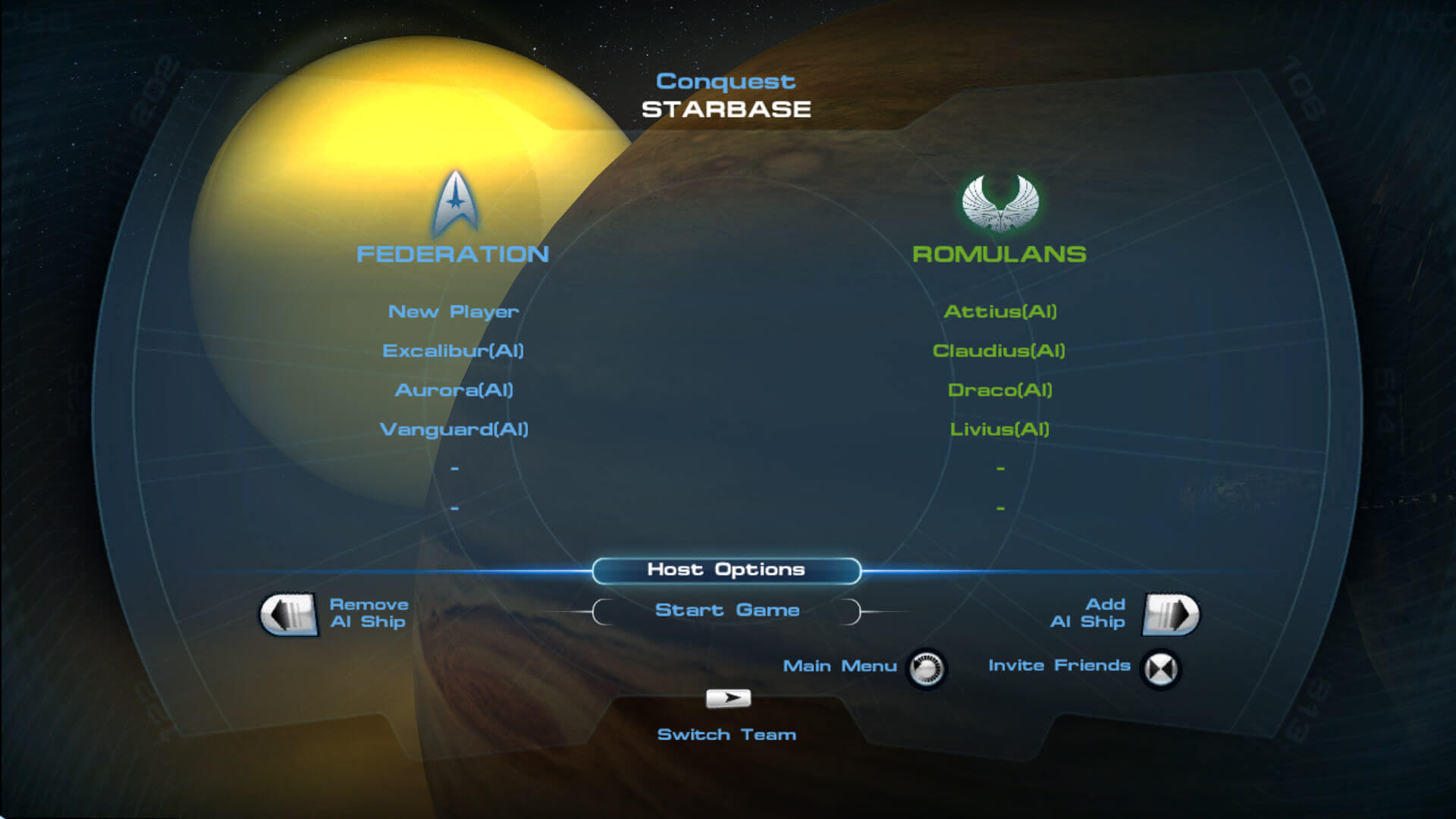Select the New Player entry

click(x=453, y=312)
